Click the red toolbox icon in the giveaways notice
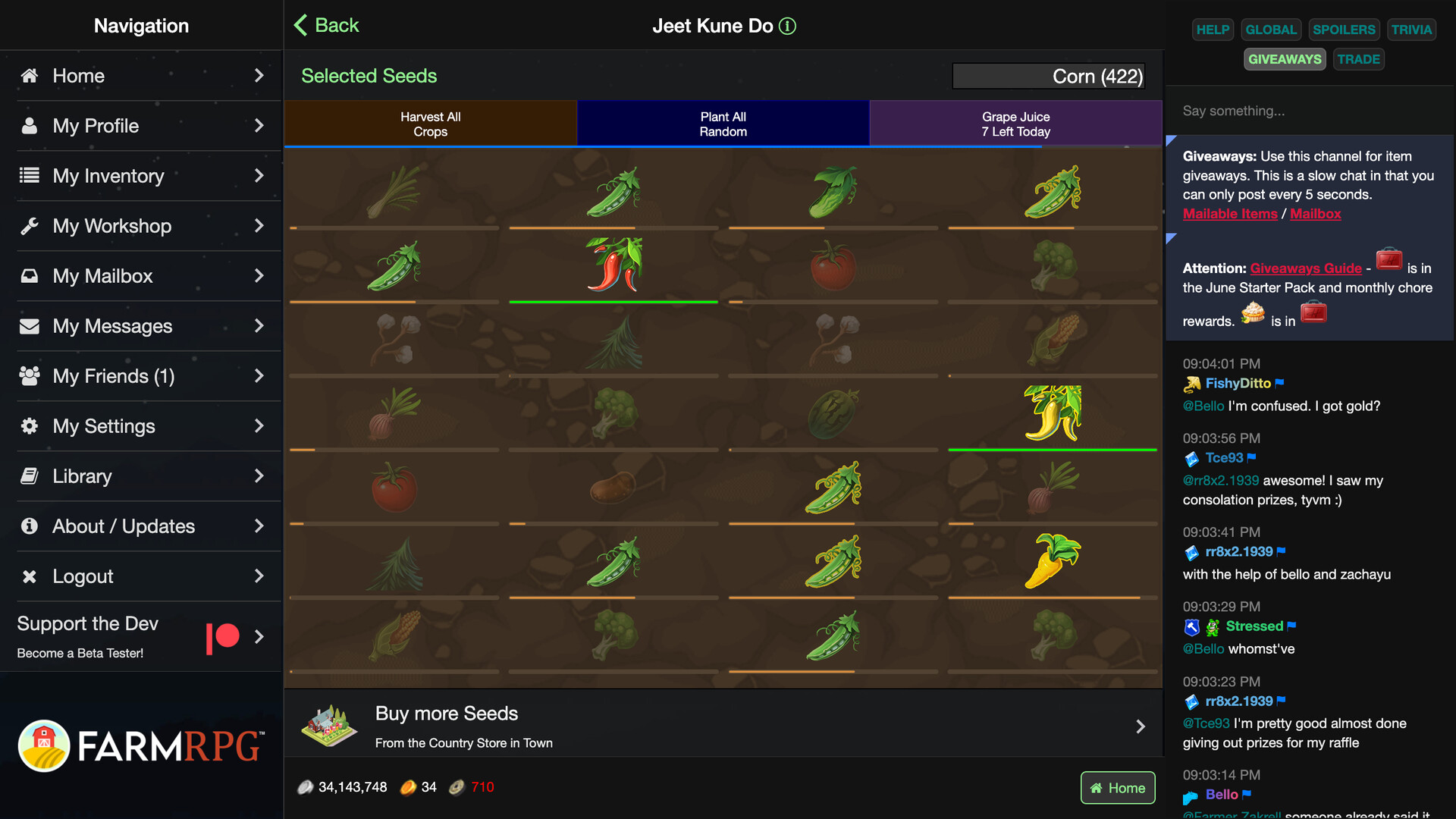The image size is (1456, 819). pos(1389,259)
